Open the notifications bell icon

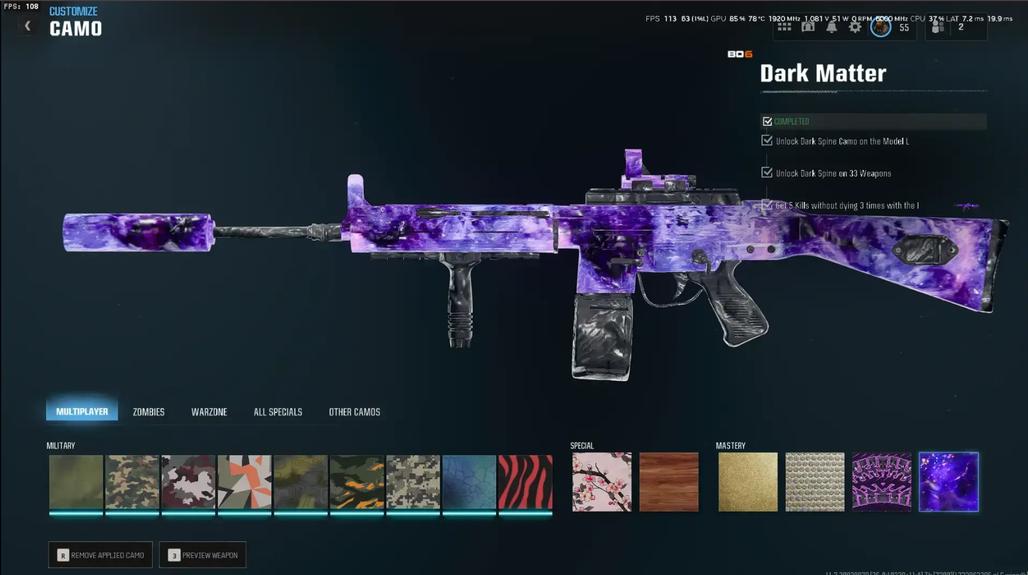click(x=831, y=27)
